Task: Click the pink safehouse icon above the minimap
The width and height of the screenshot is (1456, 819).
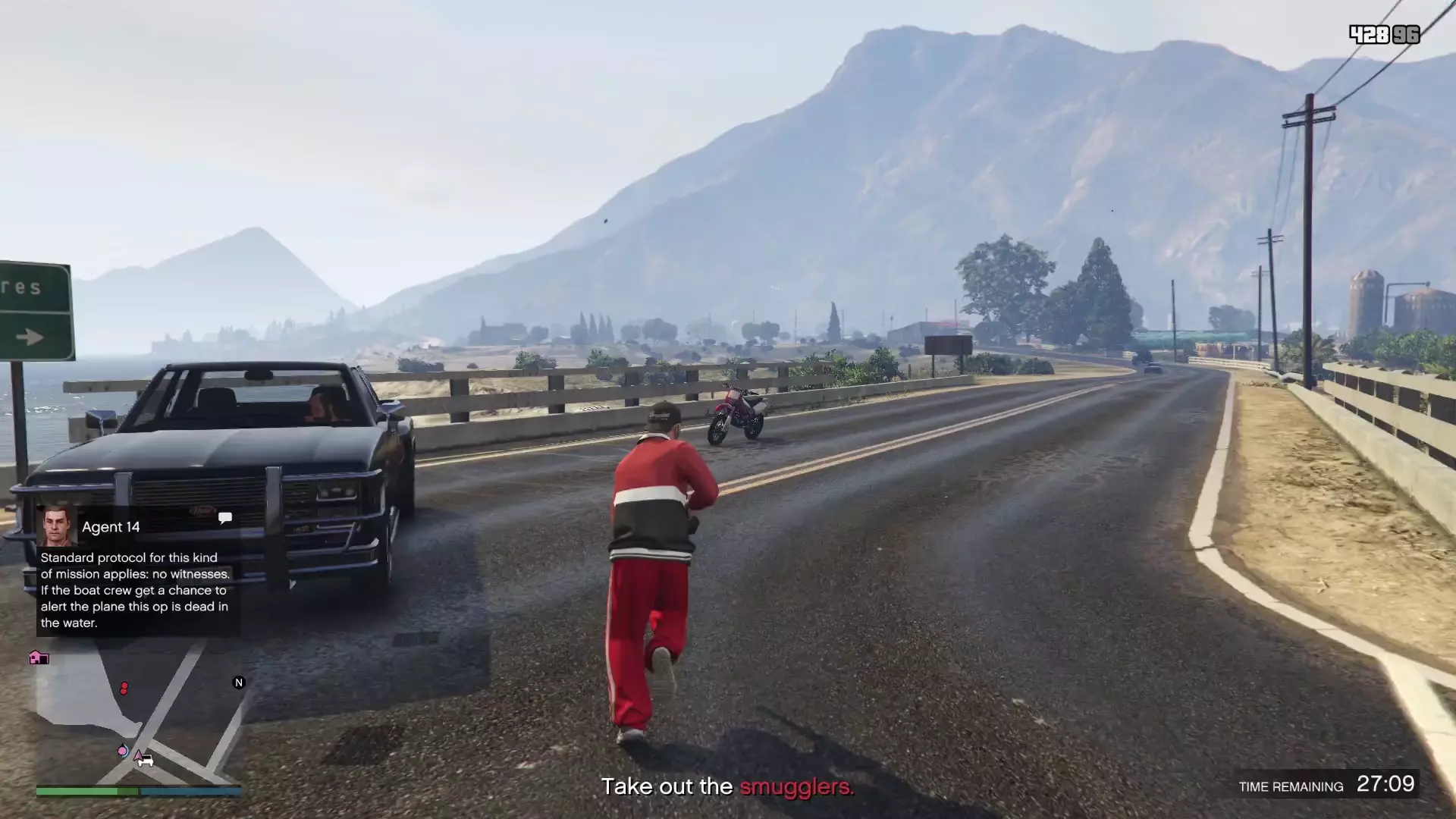Action: pos(39,657)
